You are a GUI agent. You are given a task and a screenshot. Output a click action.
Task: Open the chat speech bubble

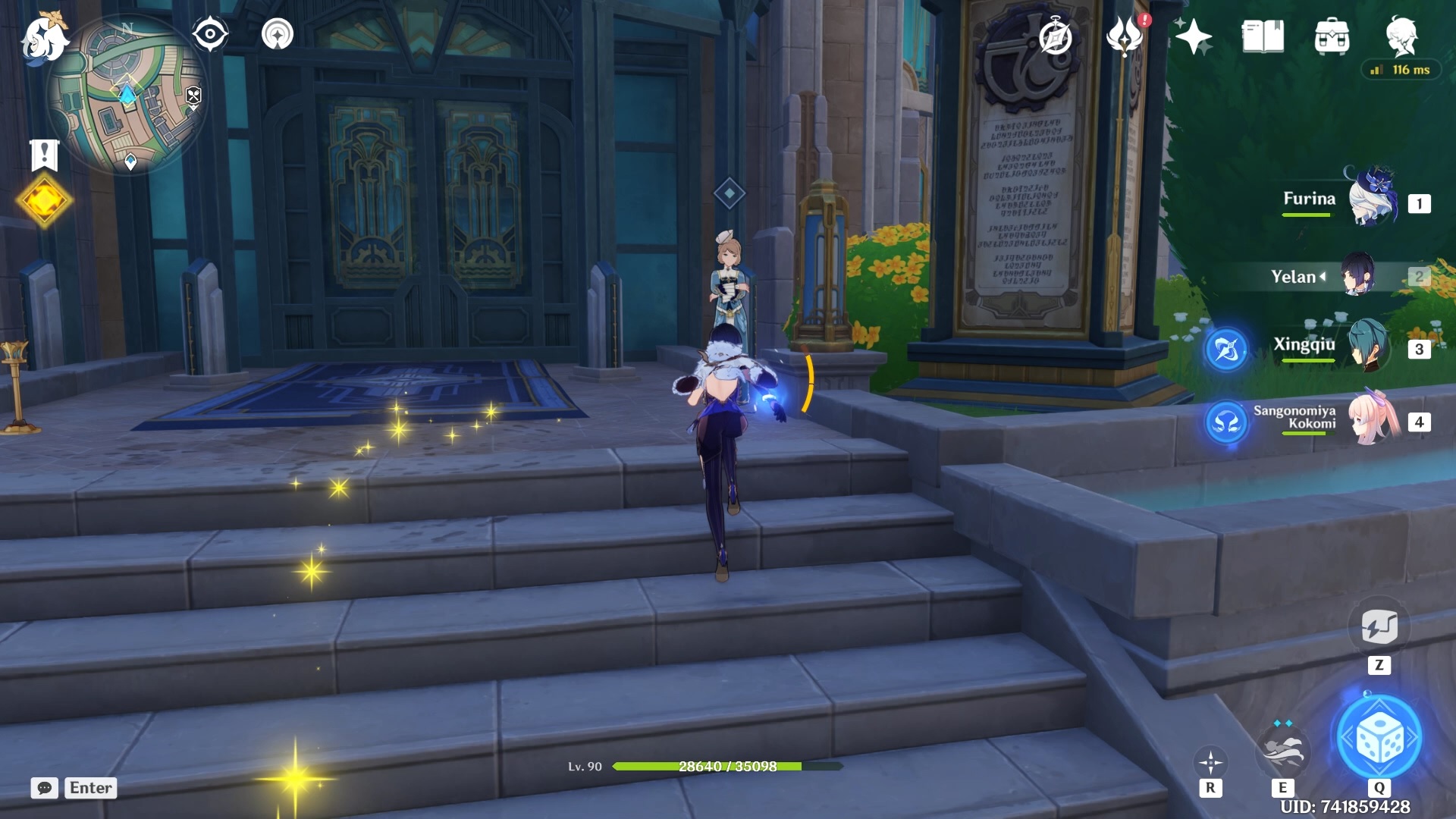(x=45, y=788)
